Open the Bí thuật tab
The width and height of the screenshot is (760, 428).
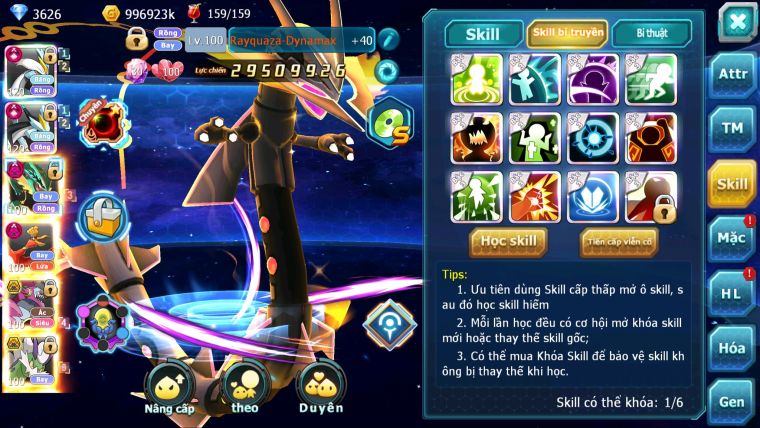tap(650, 34)
